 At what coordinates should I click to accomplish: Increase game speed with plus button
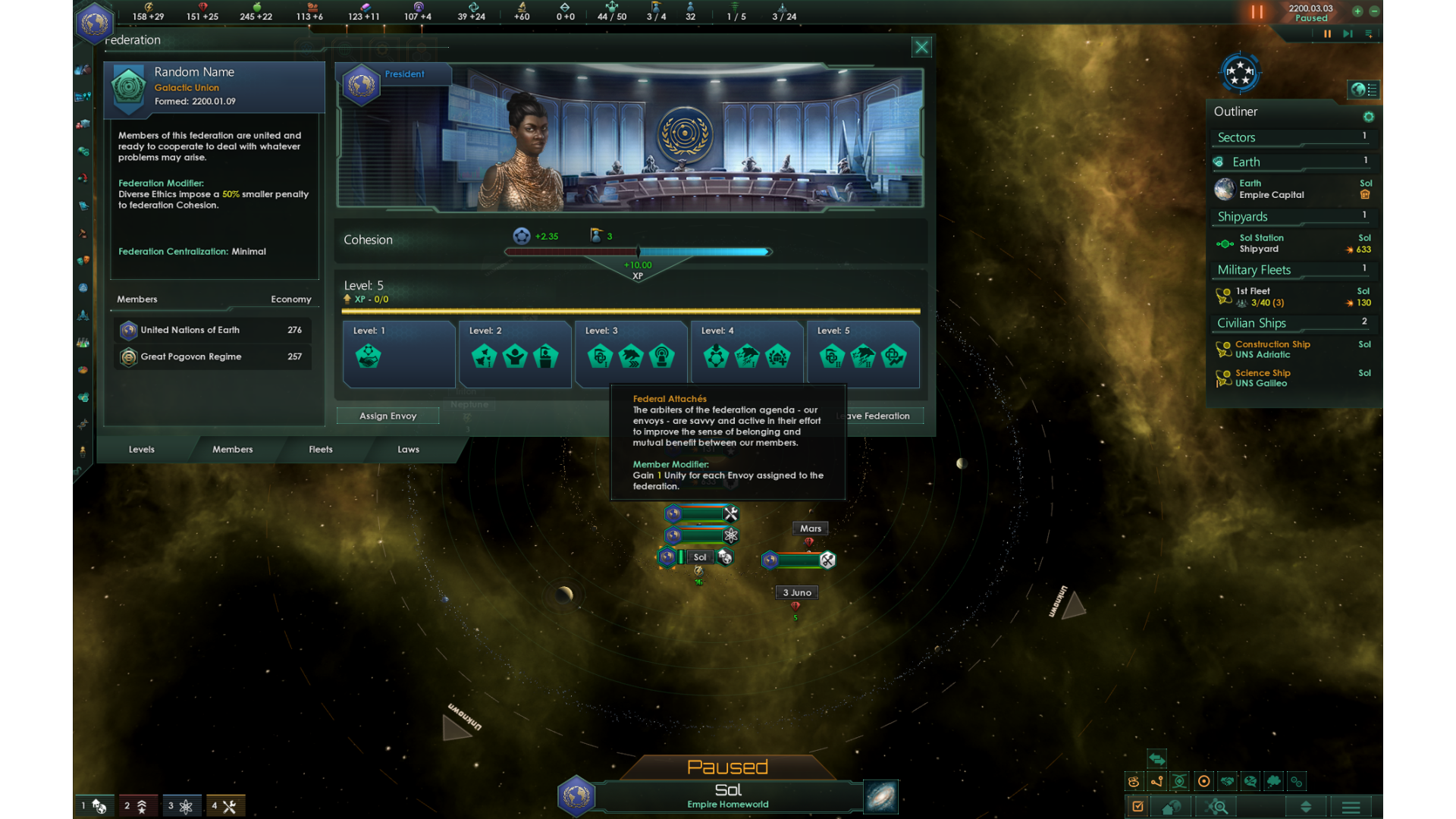coord(1357,11)
